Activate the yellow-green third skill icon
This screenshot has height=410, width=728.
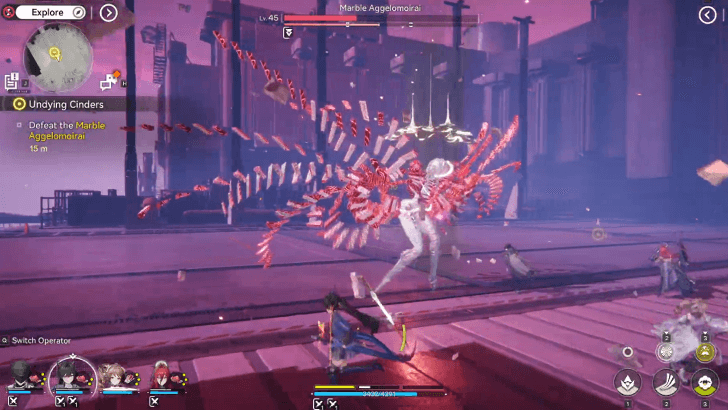click(x=704, y=381)
